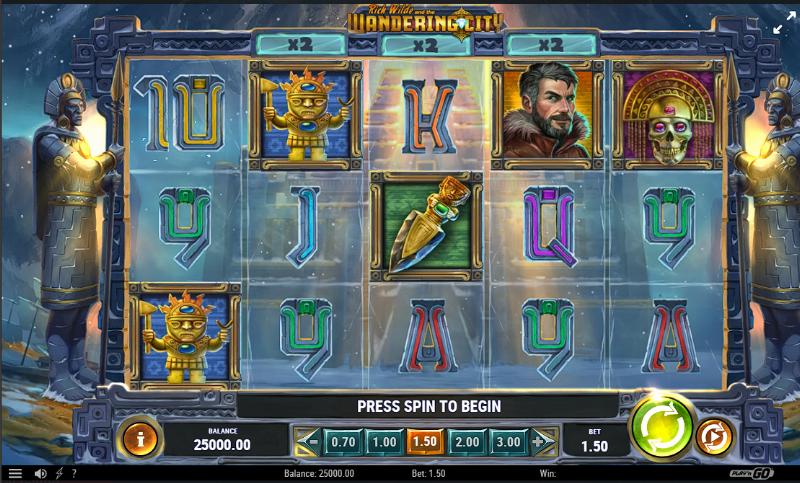Increase the bet with the plus button
The height and width of the screenshot is (483, 800).
click(x=541, y=441)
